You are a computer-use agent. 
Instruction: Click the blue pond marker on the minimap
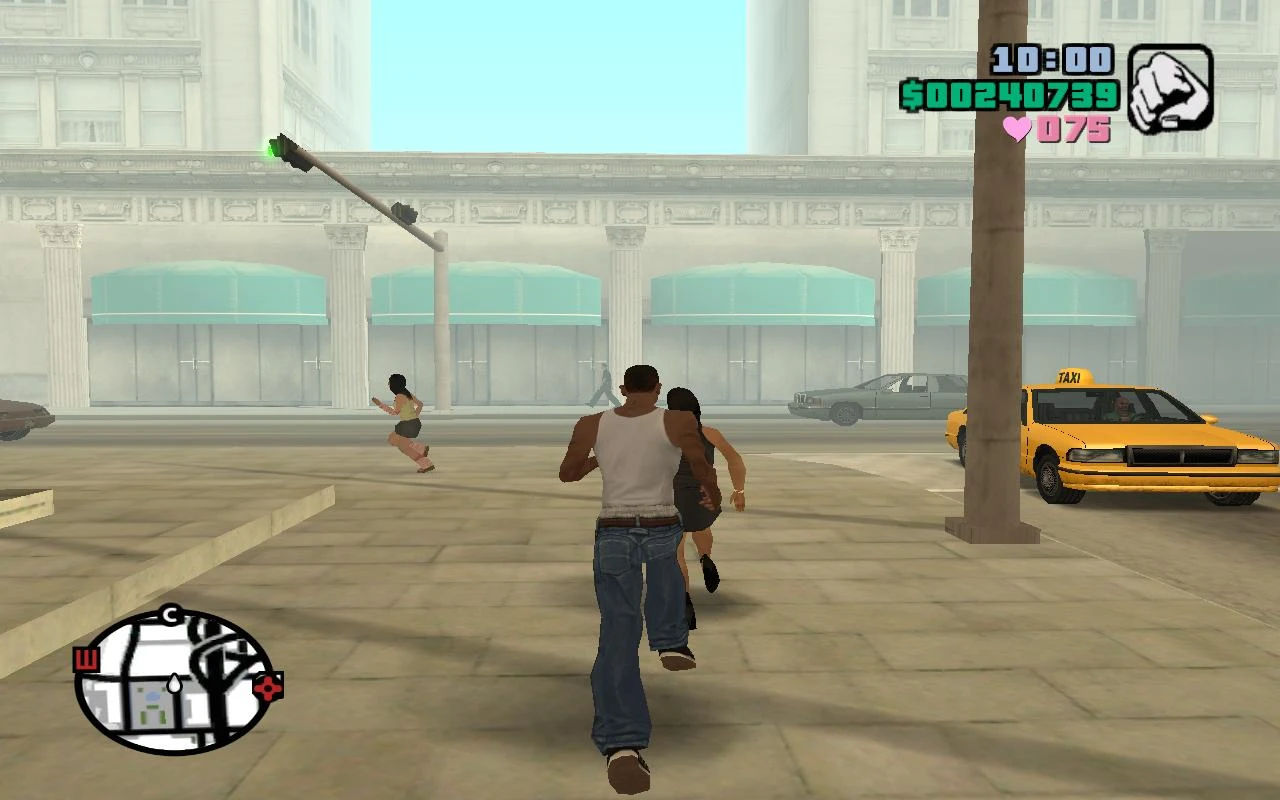click(x=152, y=696)
